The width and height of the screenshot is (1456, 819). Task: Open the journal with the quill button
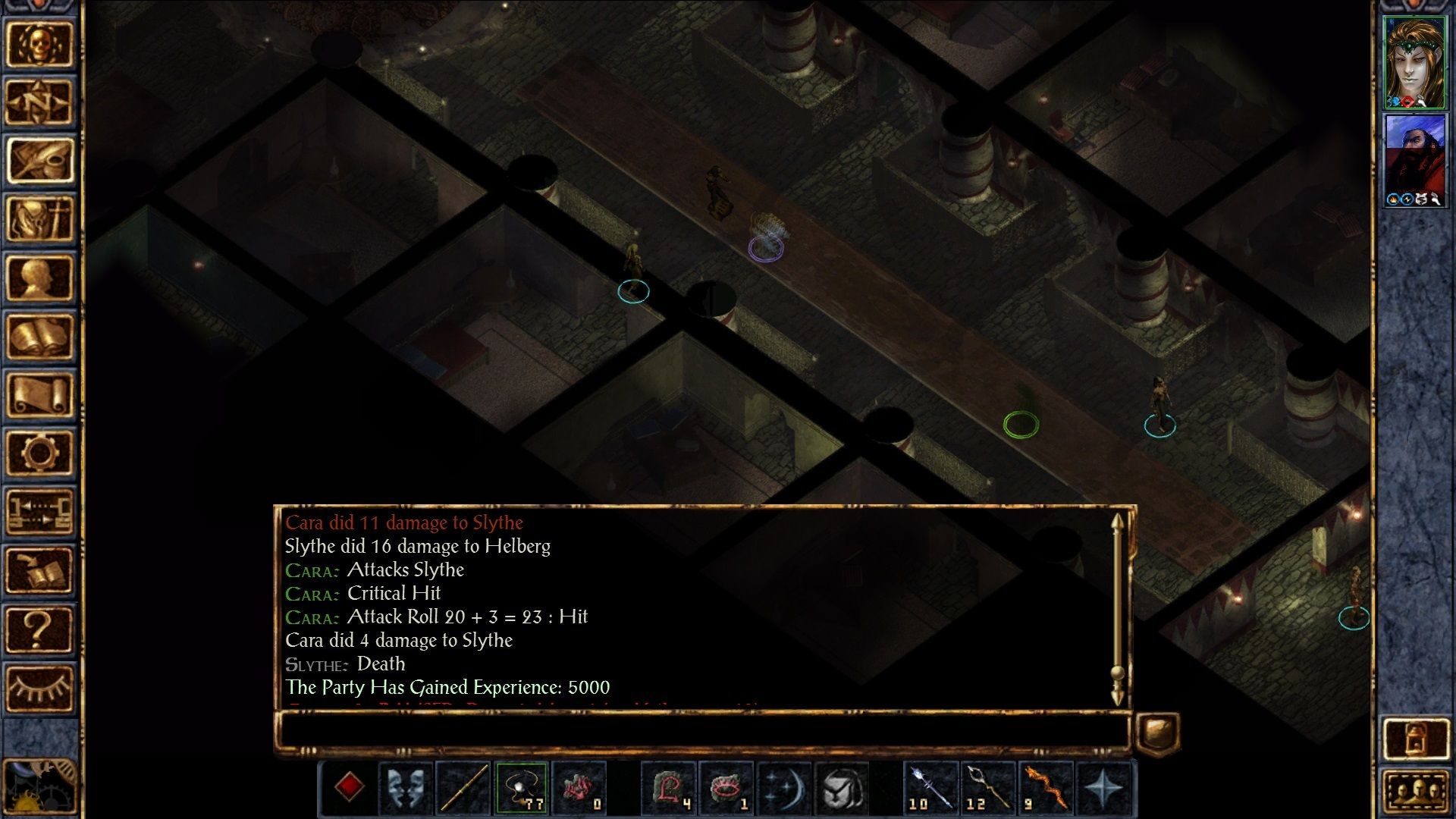(x=39, y=160)
